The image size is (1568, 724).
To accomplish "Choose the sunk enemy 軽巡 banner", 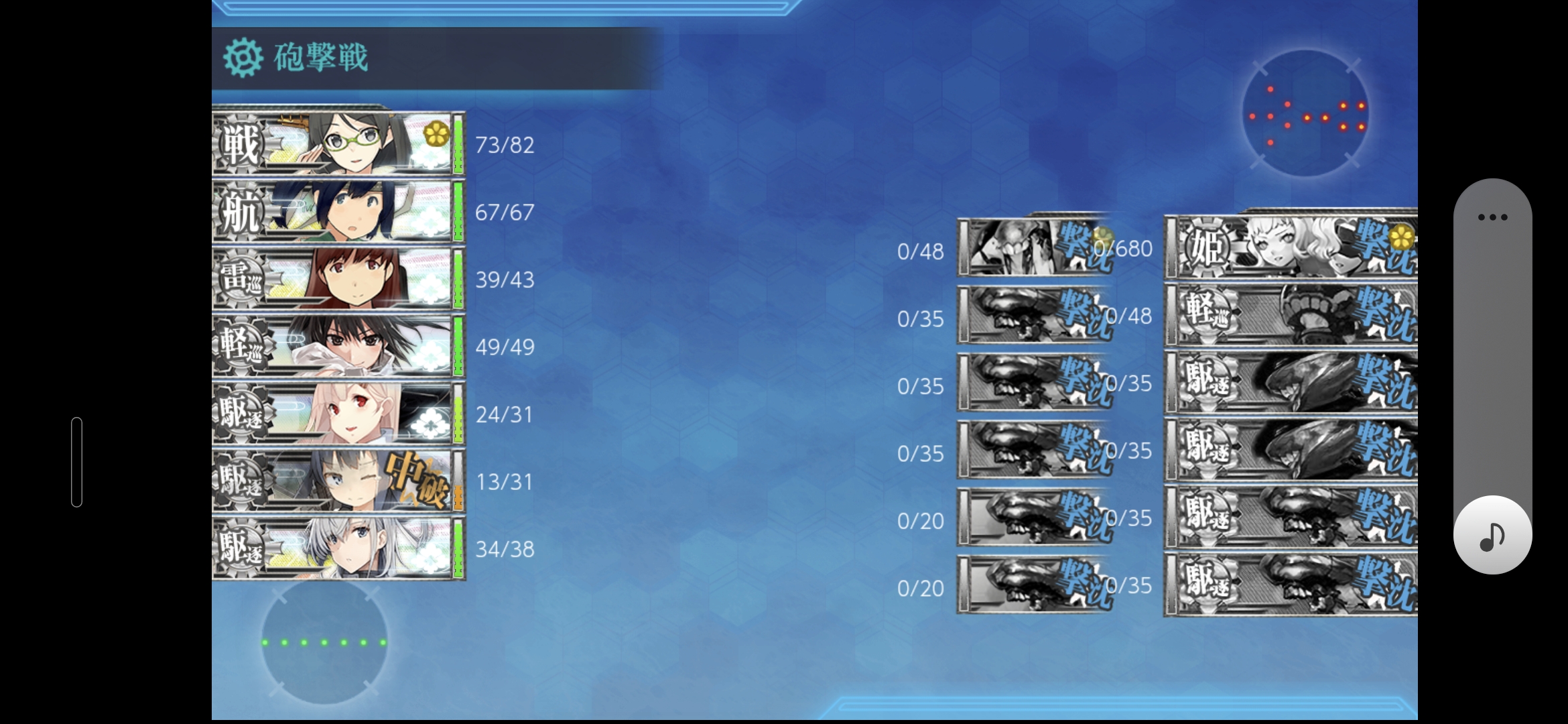I will [1291, 314].
